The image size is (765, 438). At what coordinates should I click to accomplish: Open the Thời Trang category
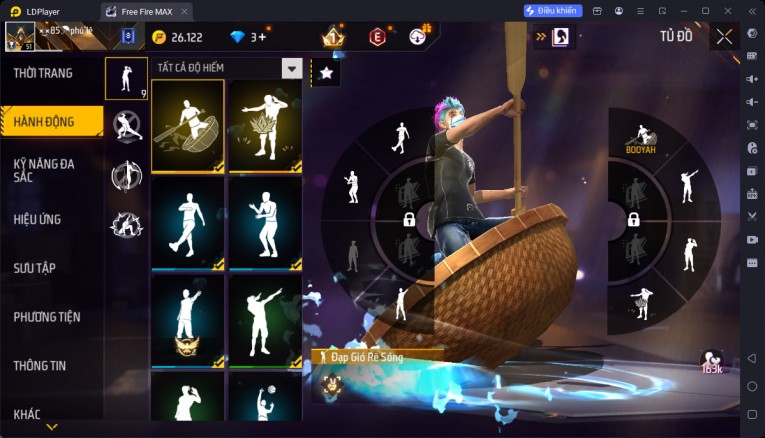click(x=42, y=73)
